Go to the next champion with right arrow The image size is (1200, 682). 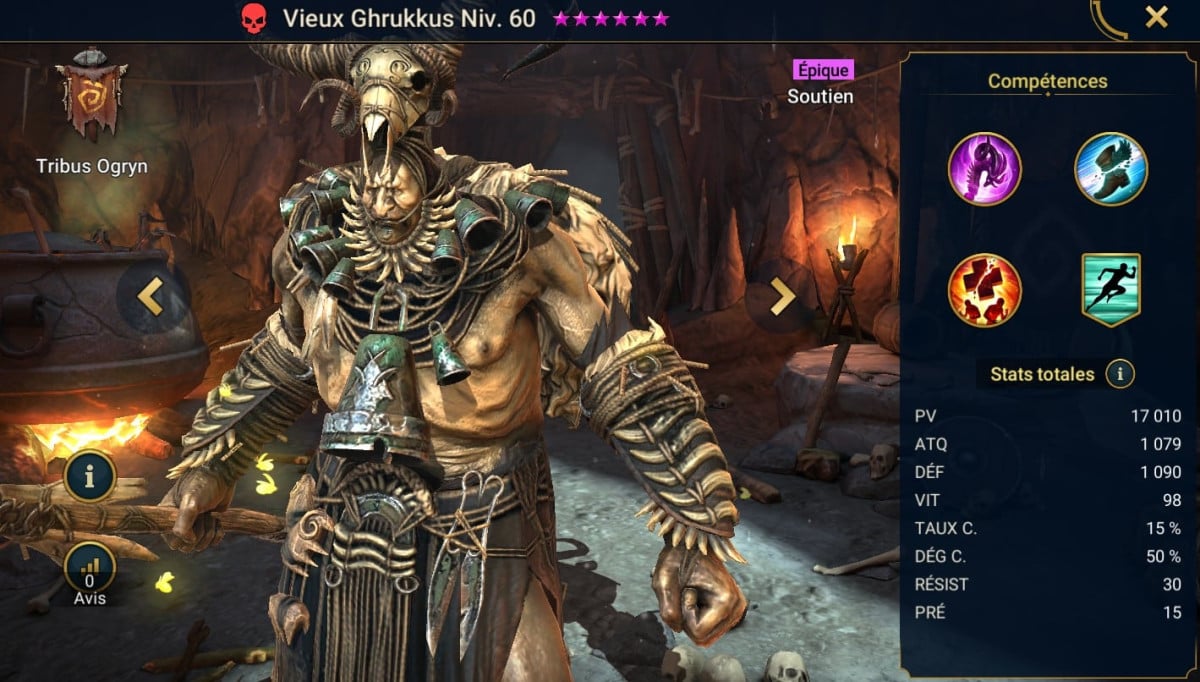(x=781, y=296)
